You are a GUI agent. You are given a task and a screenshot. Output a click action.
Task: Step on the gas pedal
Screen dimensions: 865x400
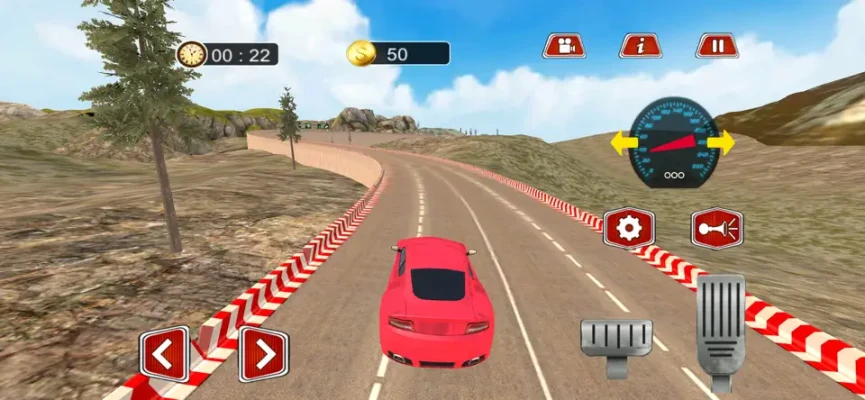pyautogui.click(x=720, y=328)
